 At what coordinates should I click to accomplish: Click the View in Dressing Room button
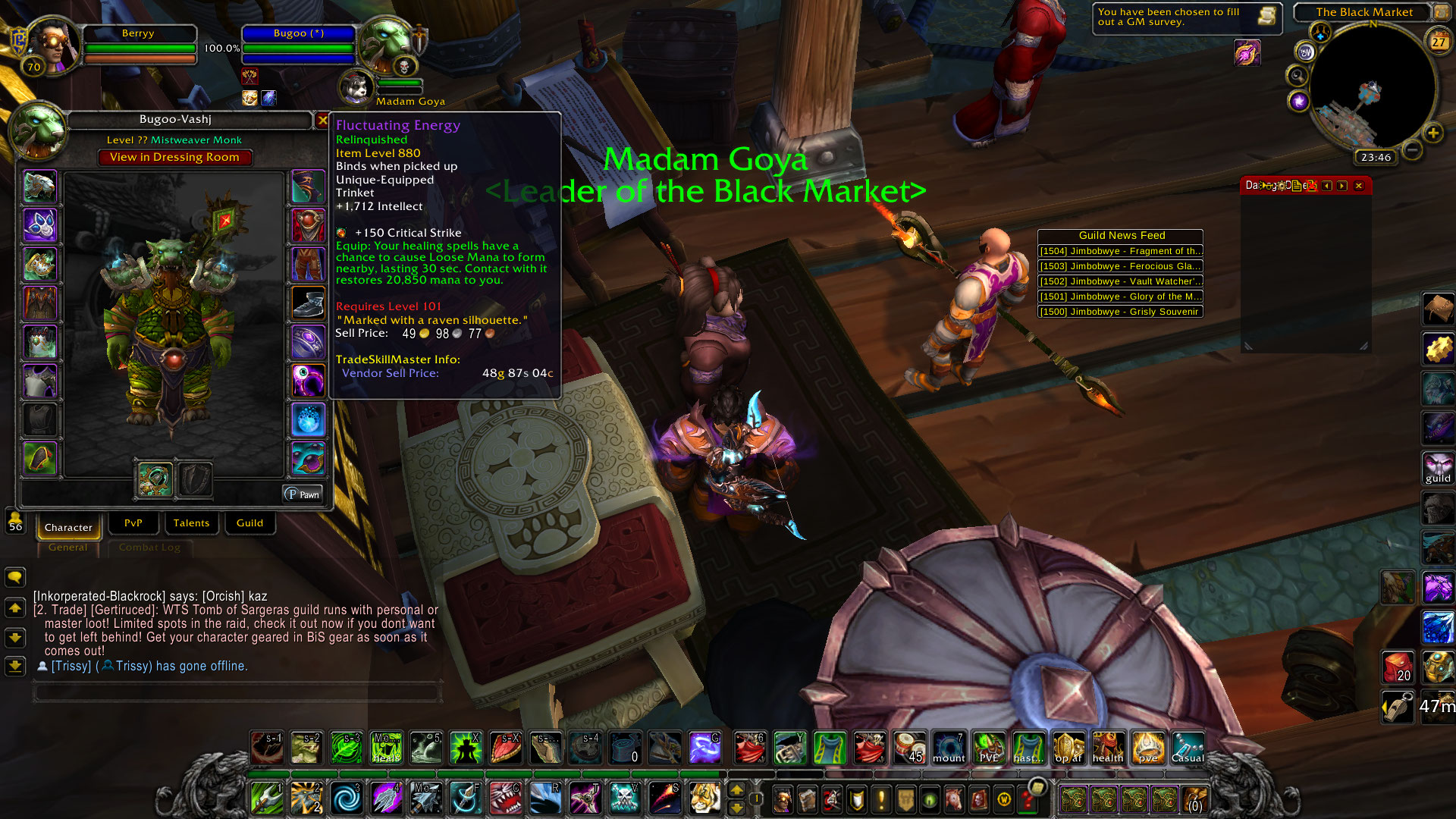pos(174,157)
